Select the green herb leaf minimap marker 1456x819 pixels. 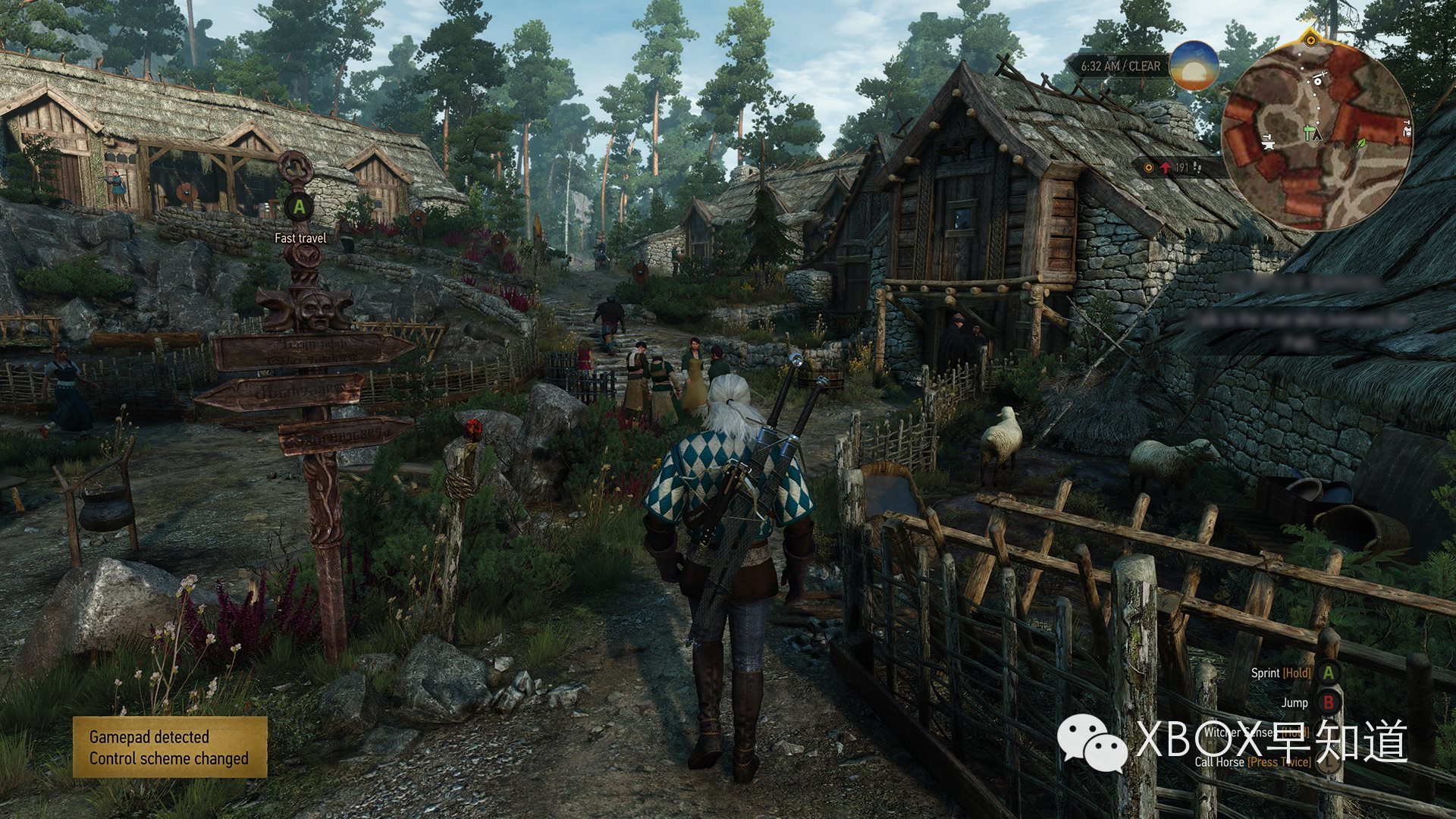tap(1360, 143)
